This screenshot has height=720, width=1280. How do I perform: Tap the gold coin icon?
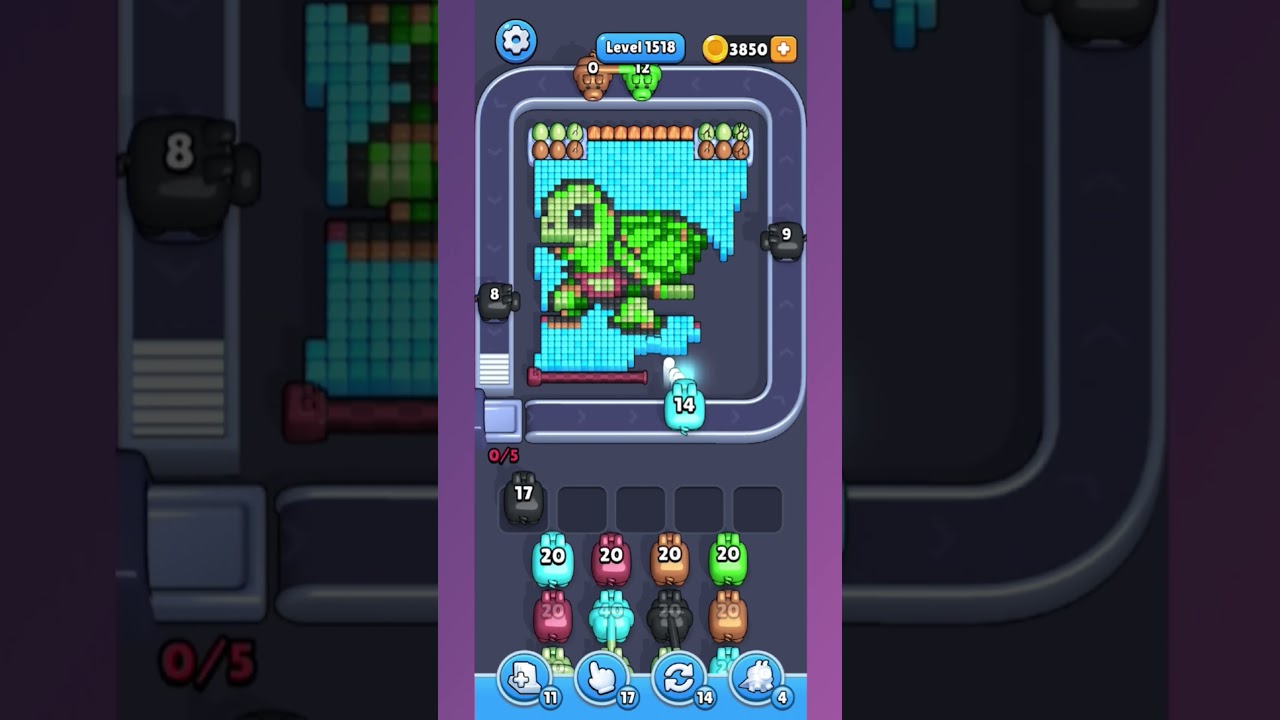coord(716,48)
